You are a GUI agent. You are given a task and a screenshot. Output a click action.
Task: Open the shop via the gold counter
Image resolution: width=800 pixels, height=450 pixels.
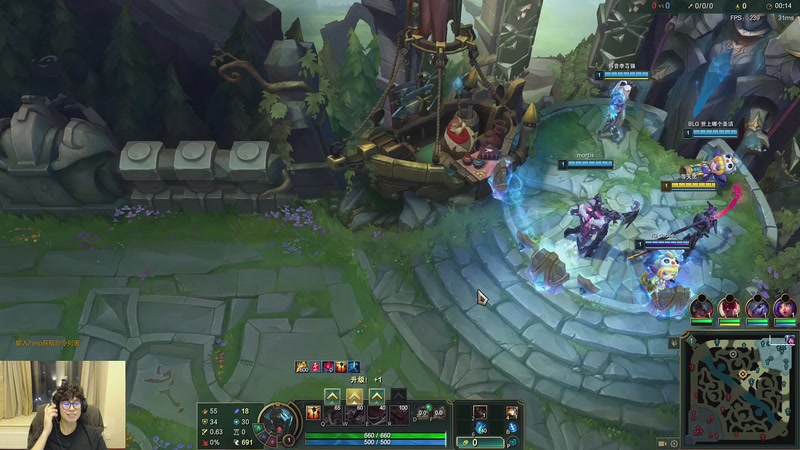coord(477,442)
